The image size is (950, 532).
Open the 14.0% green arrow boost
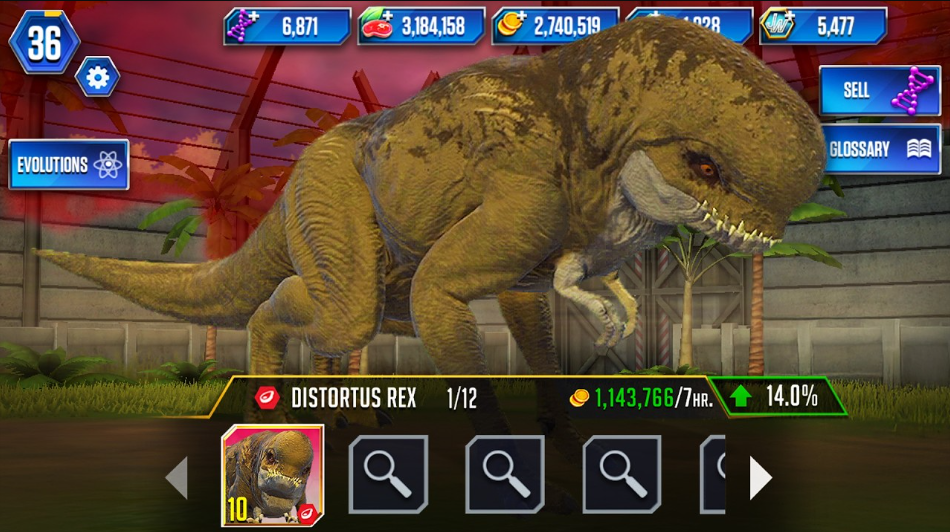pyautogui.click(x=777, y=396)
